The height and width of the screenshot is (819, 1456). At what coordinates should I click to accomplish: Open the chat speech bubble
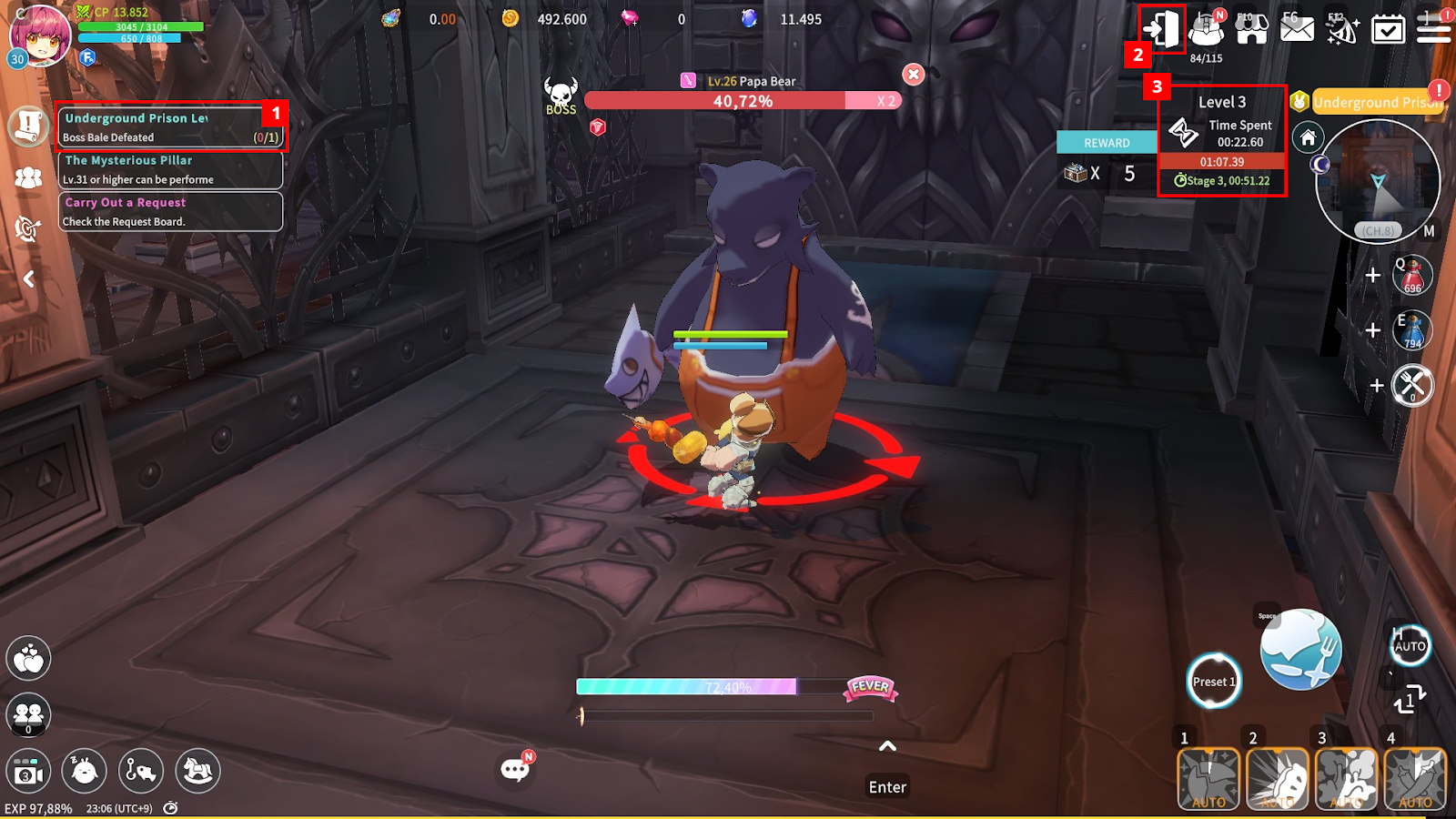[515, 770]
